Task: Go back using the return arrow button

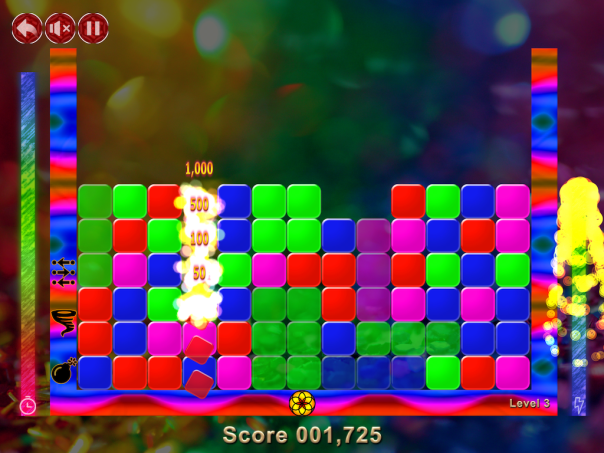Action: coord(27,27)
